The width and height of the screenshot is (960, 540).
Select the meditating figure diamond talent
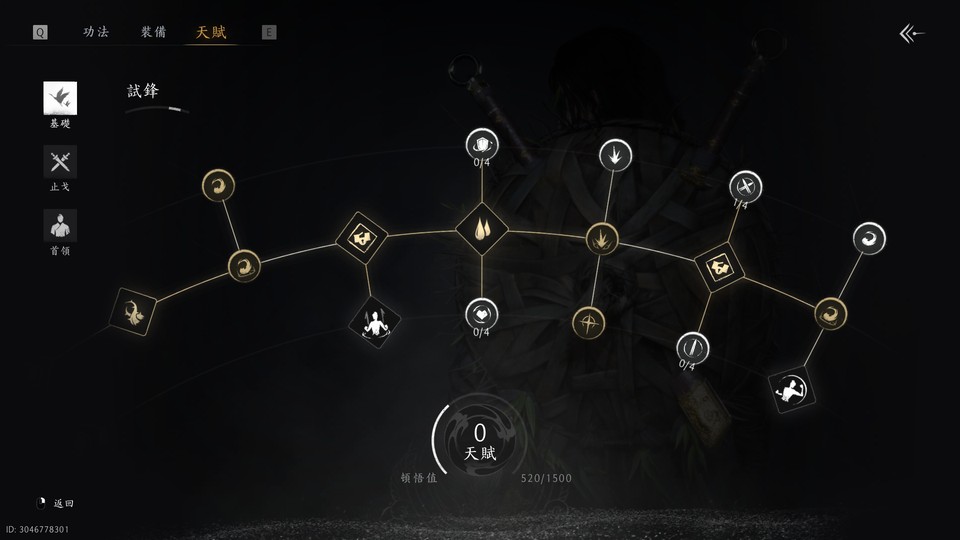[x=374, y=321]
